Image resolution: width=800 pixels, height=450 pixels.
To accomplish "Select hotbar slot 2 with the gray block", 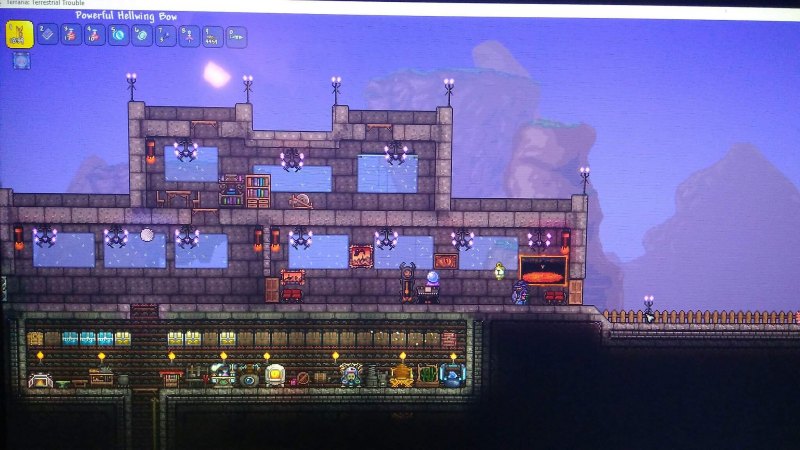I will point(47,35).
